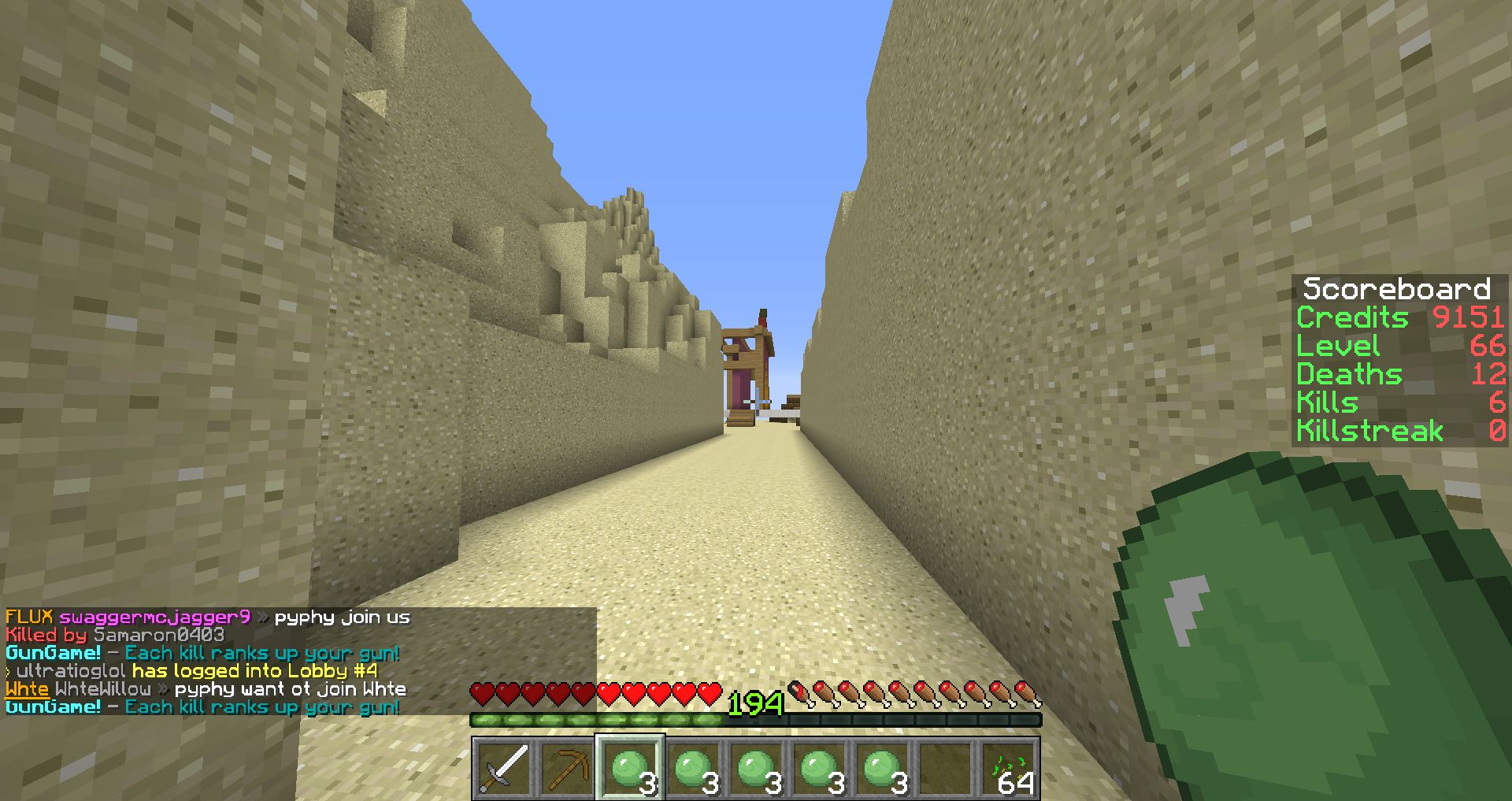
Task: Select the wooden pickaxe hotbar slot
Action: 567,769
